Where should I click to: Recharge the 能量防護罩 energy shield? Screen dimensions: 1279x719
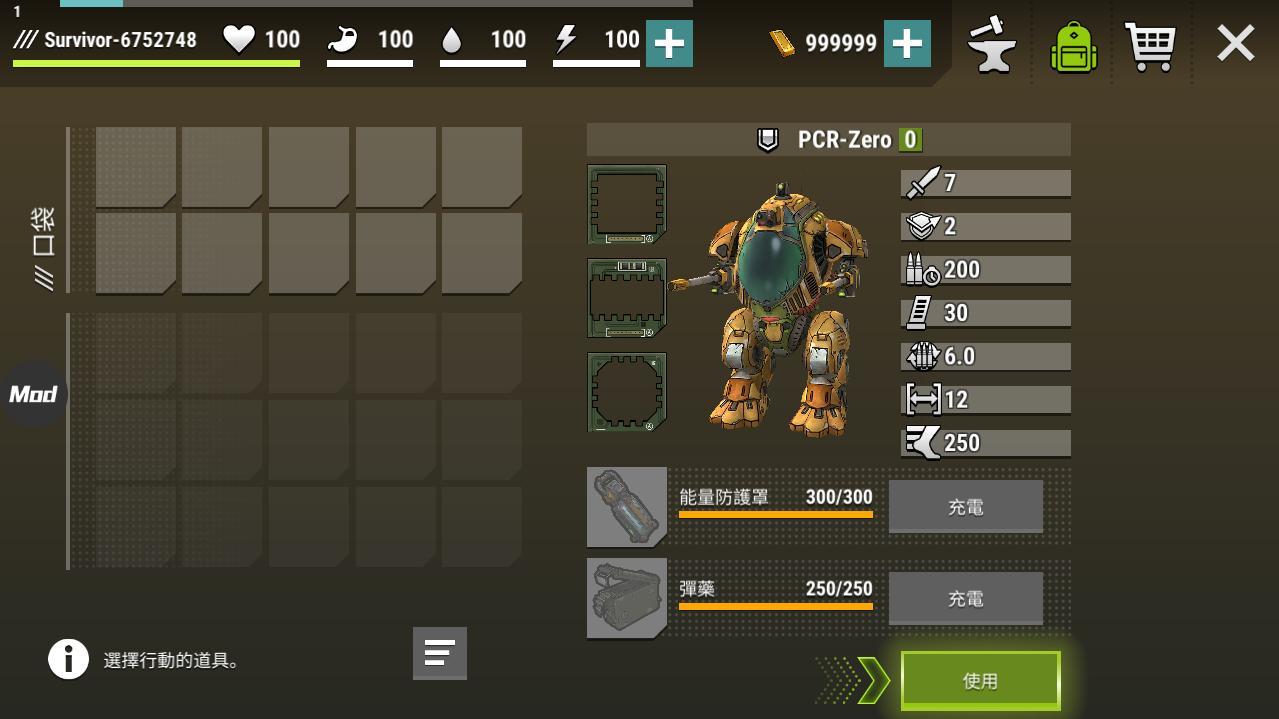[965, 507]
